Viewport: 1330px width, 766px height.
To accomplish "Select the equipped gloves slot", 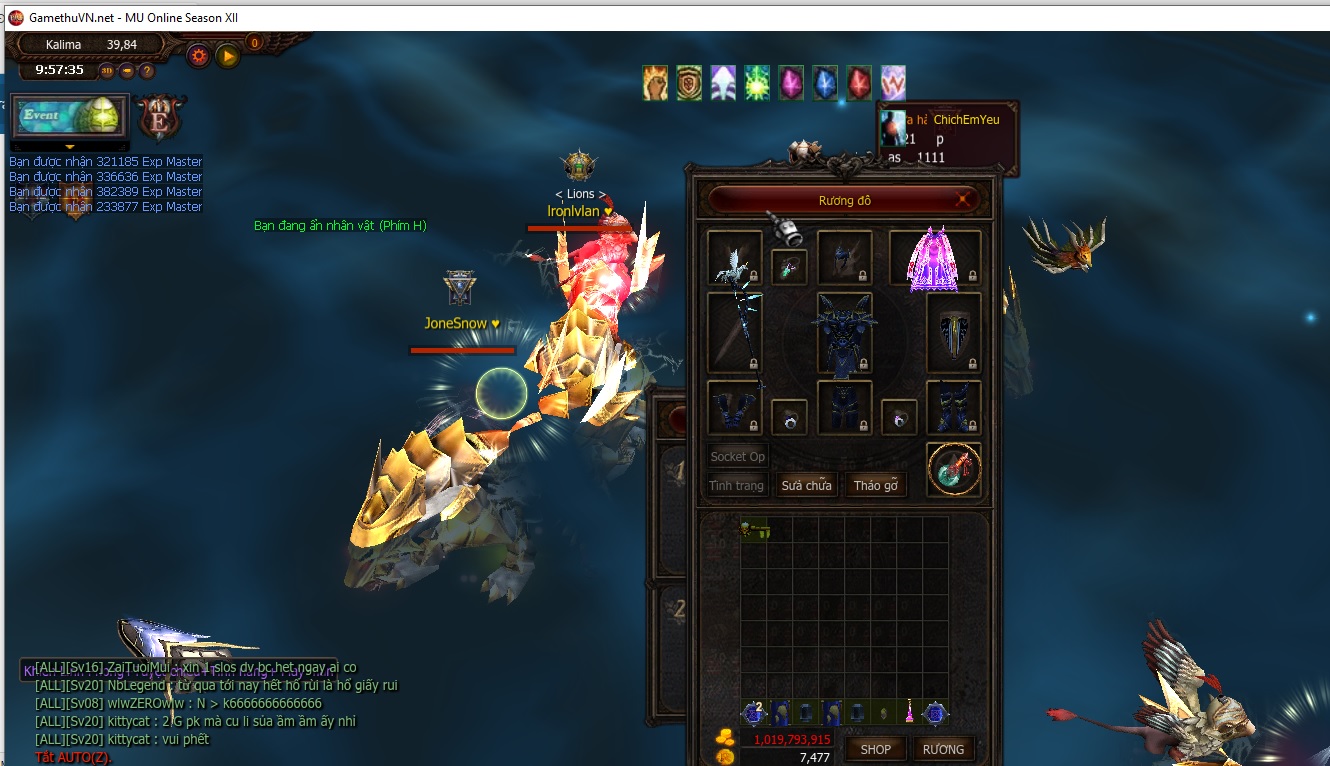I will click(x=734, y=407).
